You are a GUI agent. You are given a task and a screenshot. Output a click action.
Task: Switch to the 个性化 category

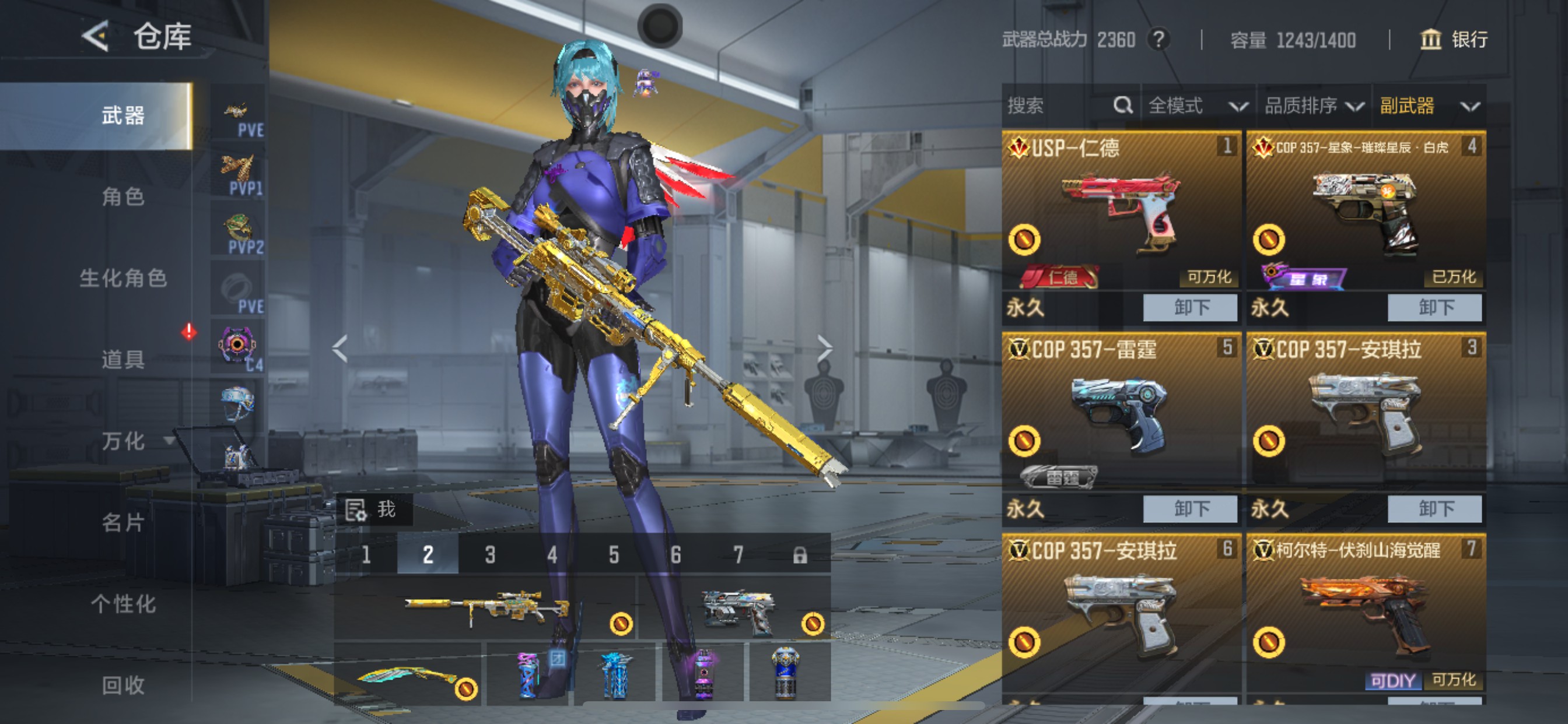[123, 603]
